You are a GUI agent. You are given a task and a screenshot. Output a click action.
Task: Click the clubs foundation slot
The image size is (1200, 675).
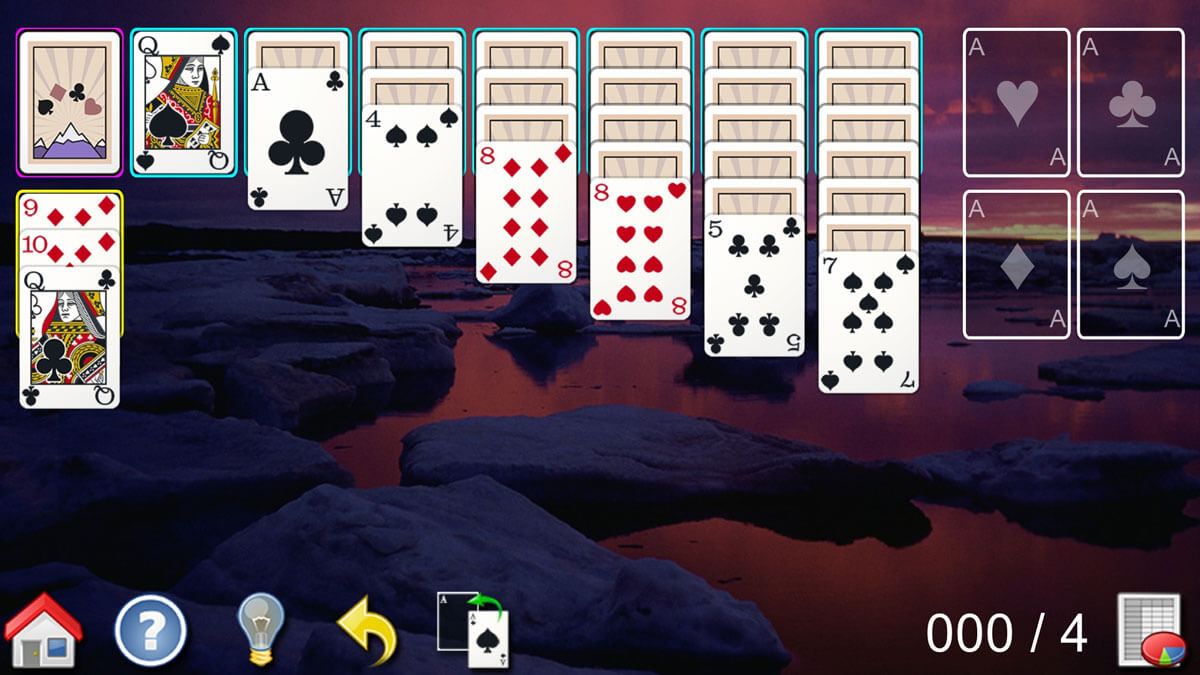point(1130,102)
